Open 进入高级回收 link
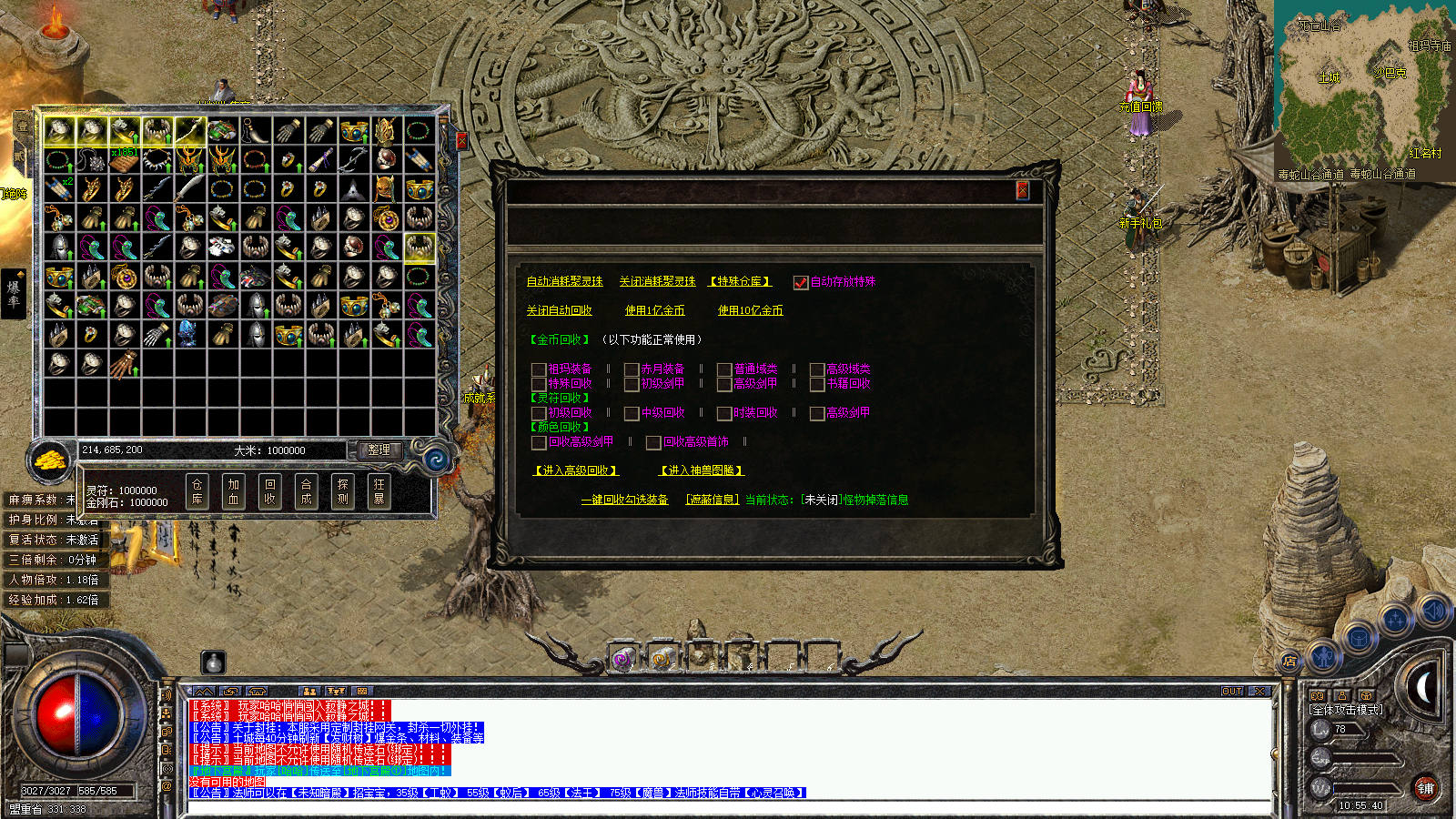 (x=575, y=471)
